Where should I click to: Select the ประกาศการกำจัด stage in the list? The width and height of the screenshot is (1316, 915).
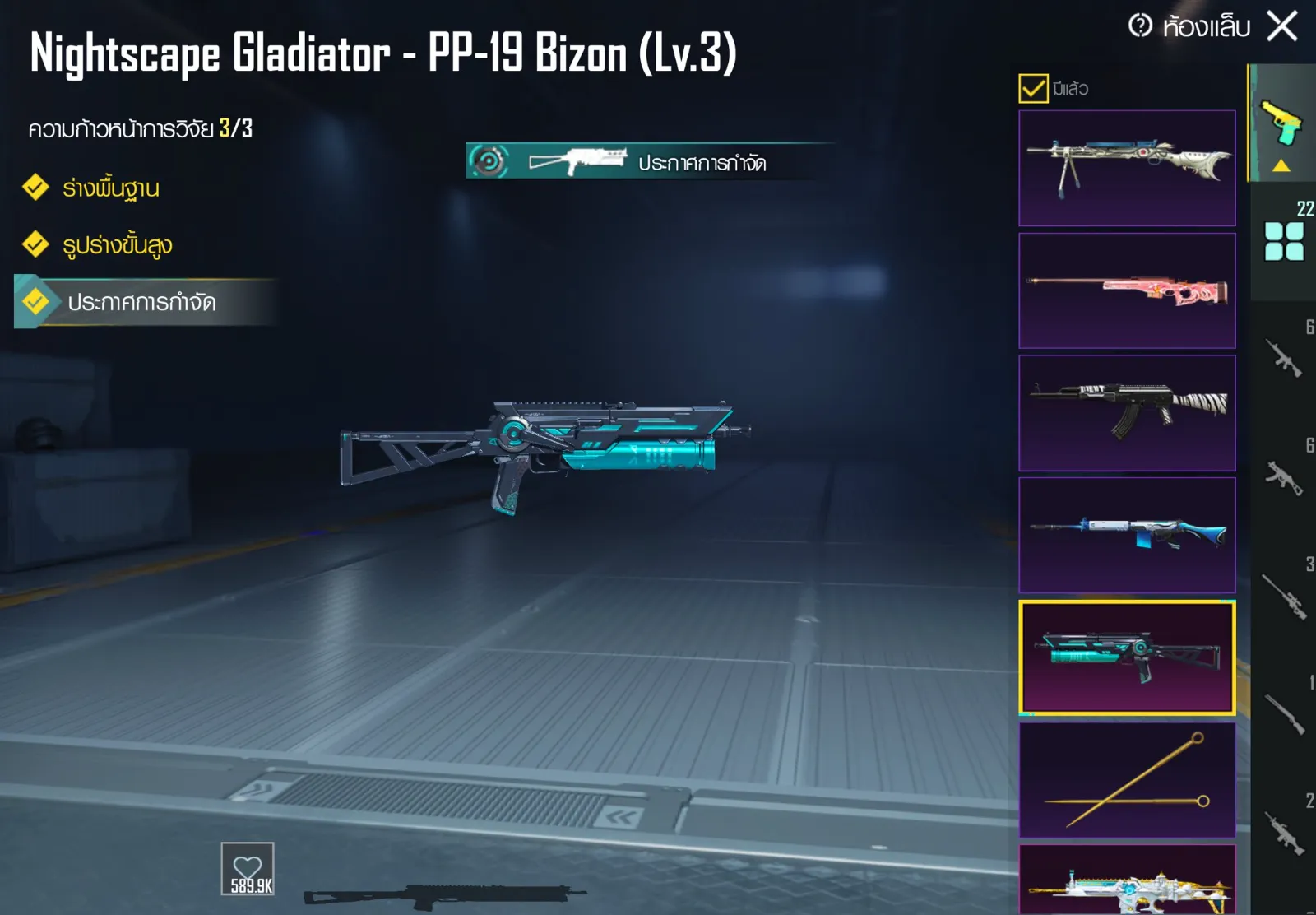coord(141,303)
